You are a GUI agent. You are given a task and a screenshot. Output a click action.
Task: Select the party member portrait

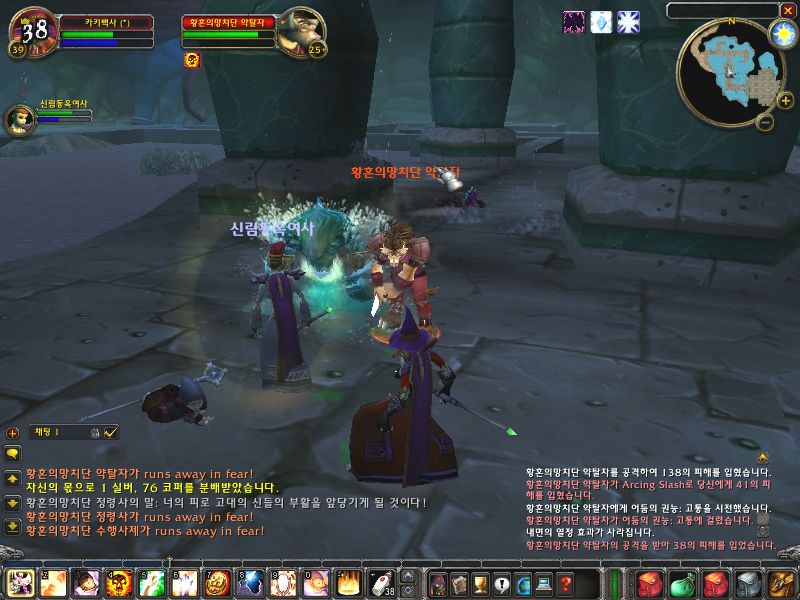19,119
